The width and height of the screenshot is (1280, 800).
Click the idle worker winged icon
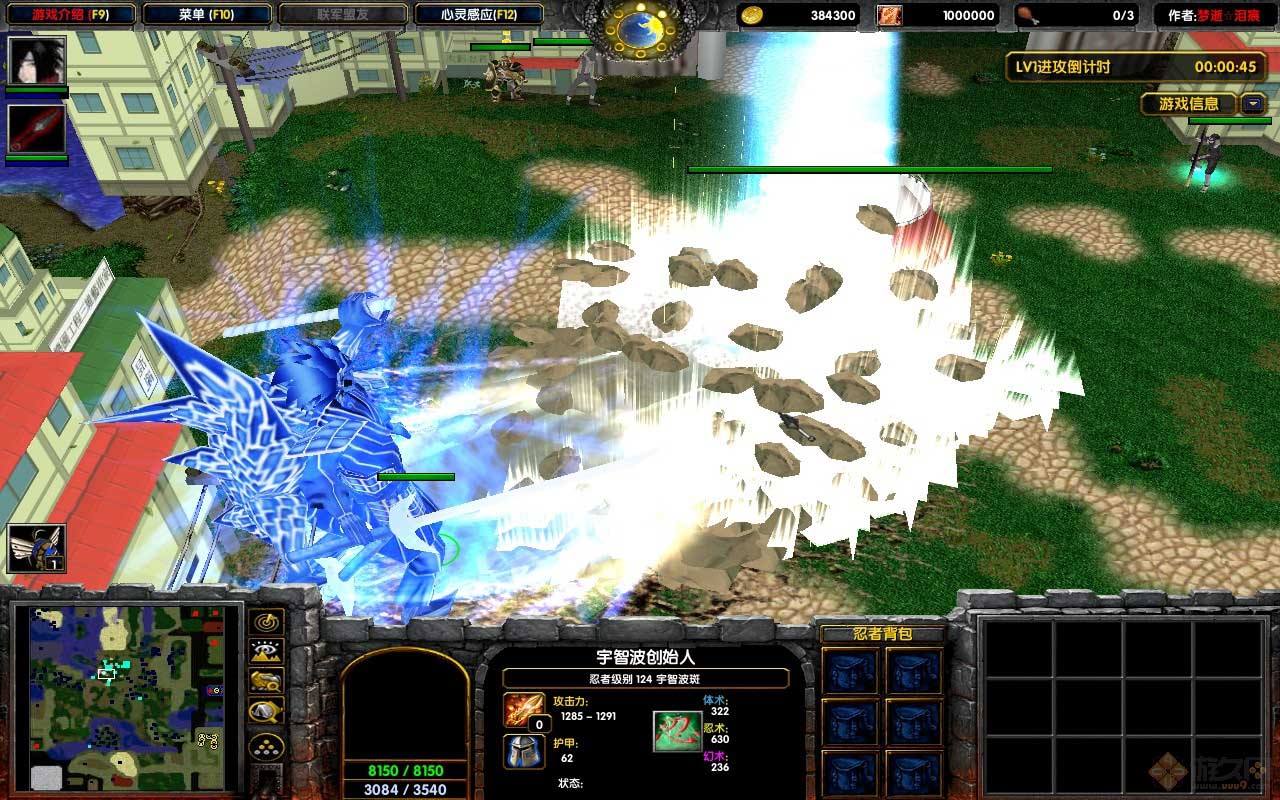point(37,549)
